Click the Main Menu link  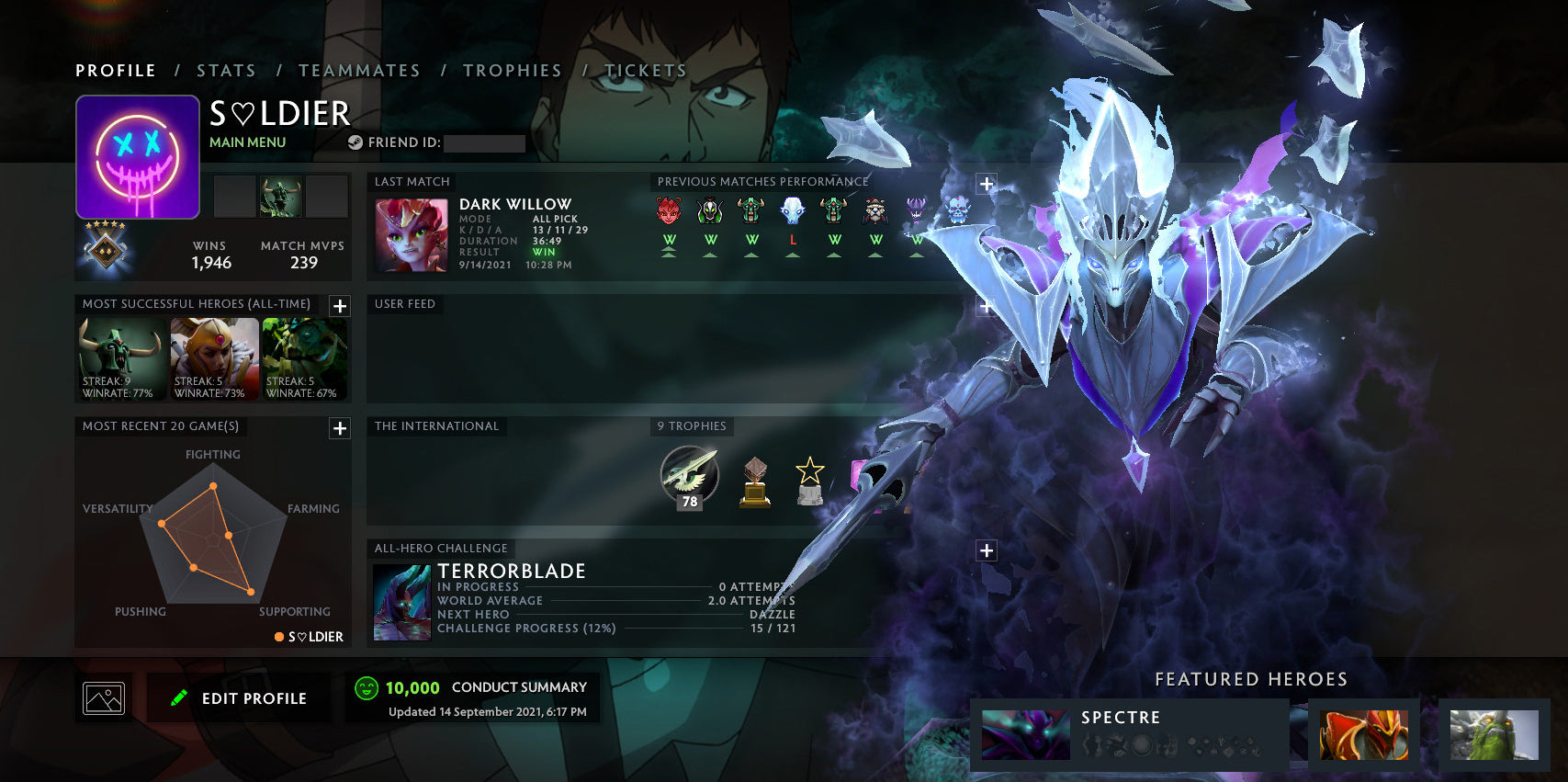click(247, 142)
